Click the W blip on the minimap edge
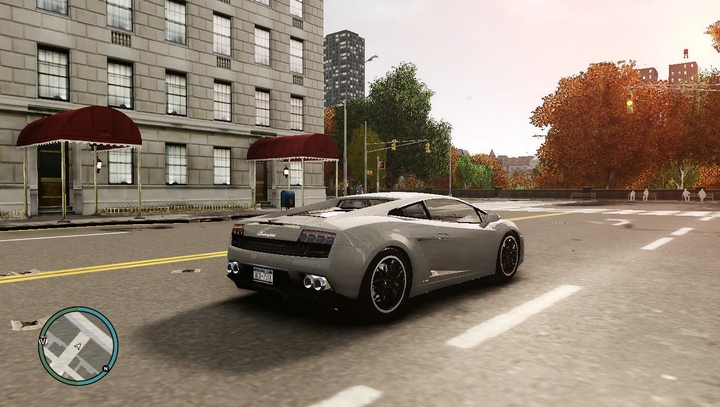 click(x=43, y=340)
